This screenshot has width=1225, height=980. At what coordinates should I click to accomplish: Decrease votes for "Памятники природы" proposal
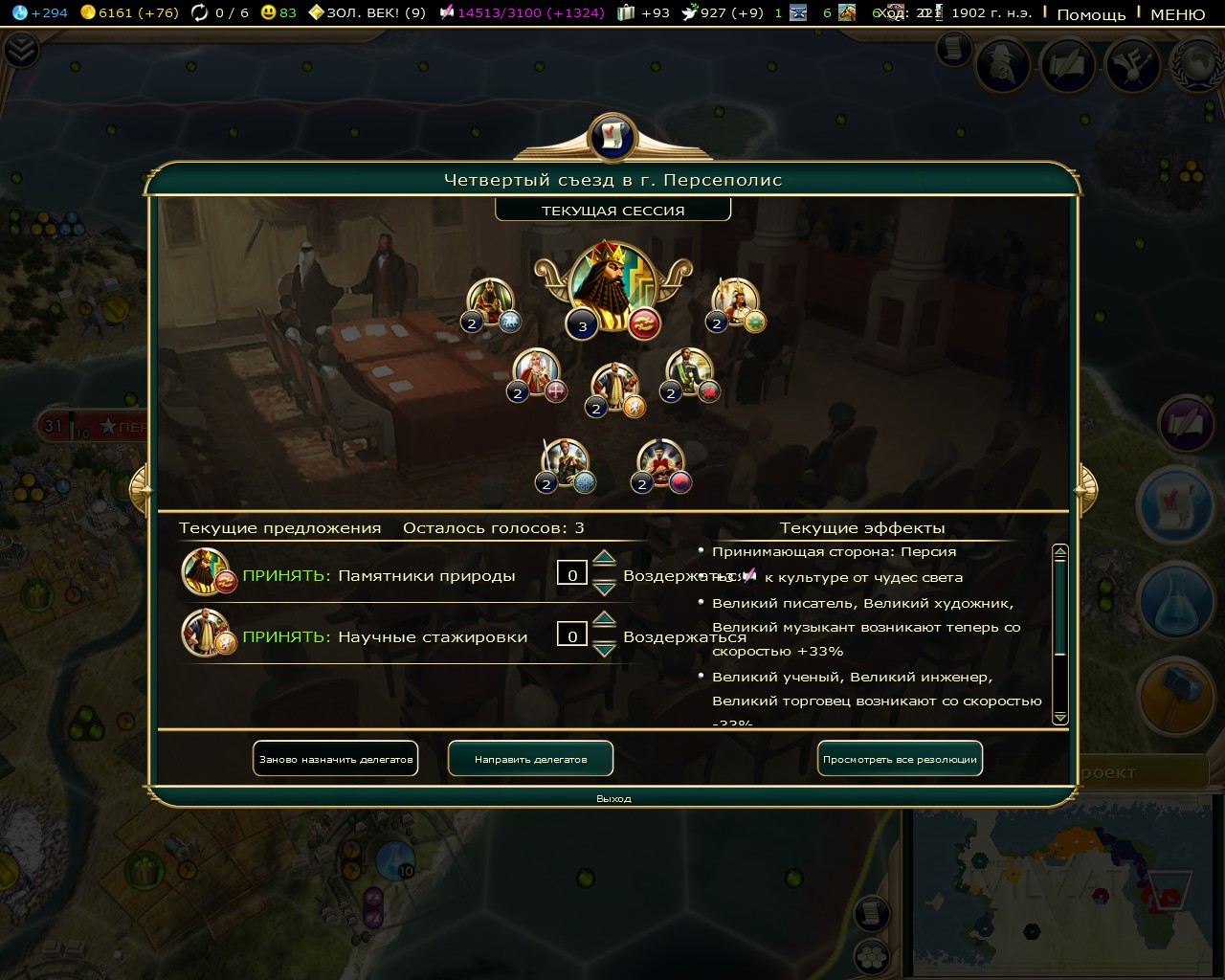point(604,588)
